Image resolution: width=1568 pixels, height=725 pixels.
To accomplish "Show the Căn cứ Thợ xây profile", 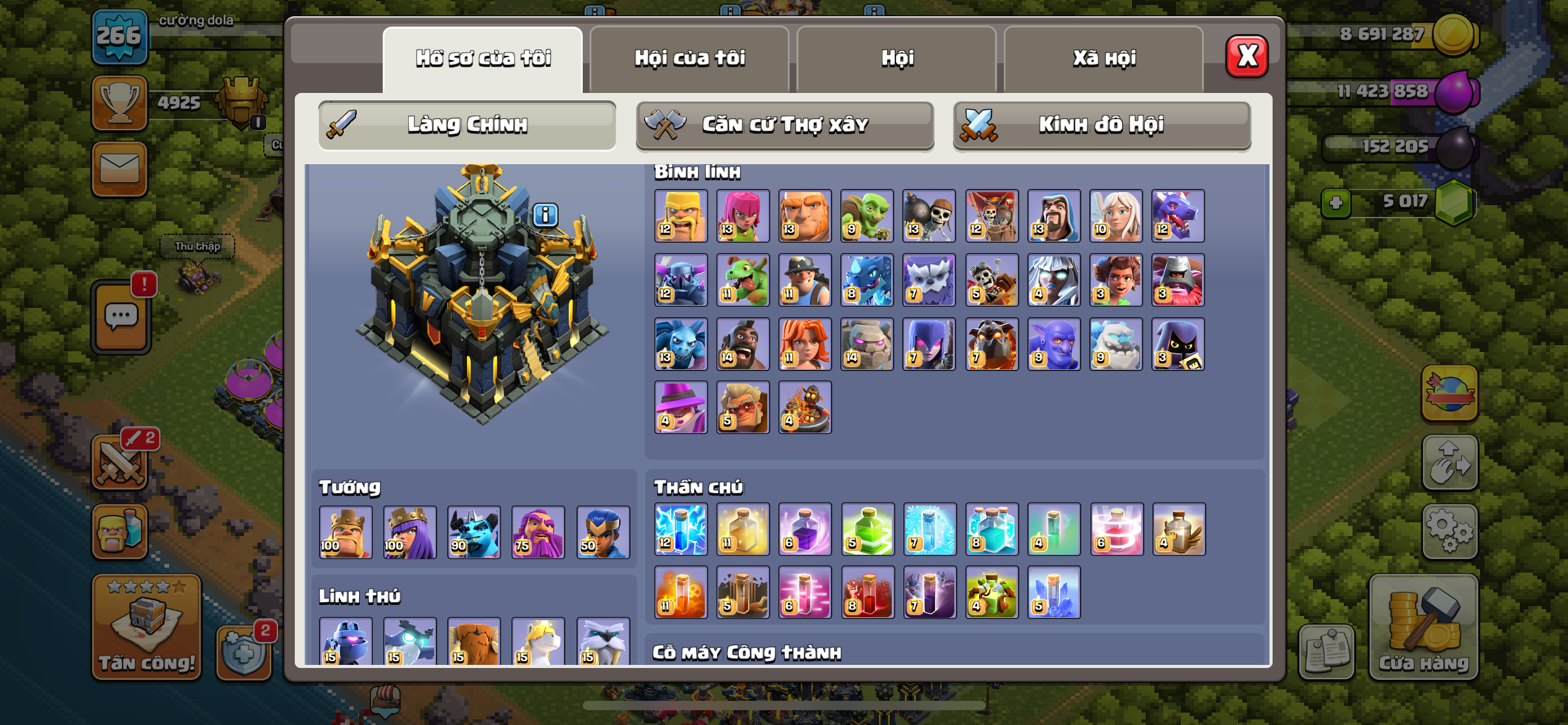I will 785,125.
